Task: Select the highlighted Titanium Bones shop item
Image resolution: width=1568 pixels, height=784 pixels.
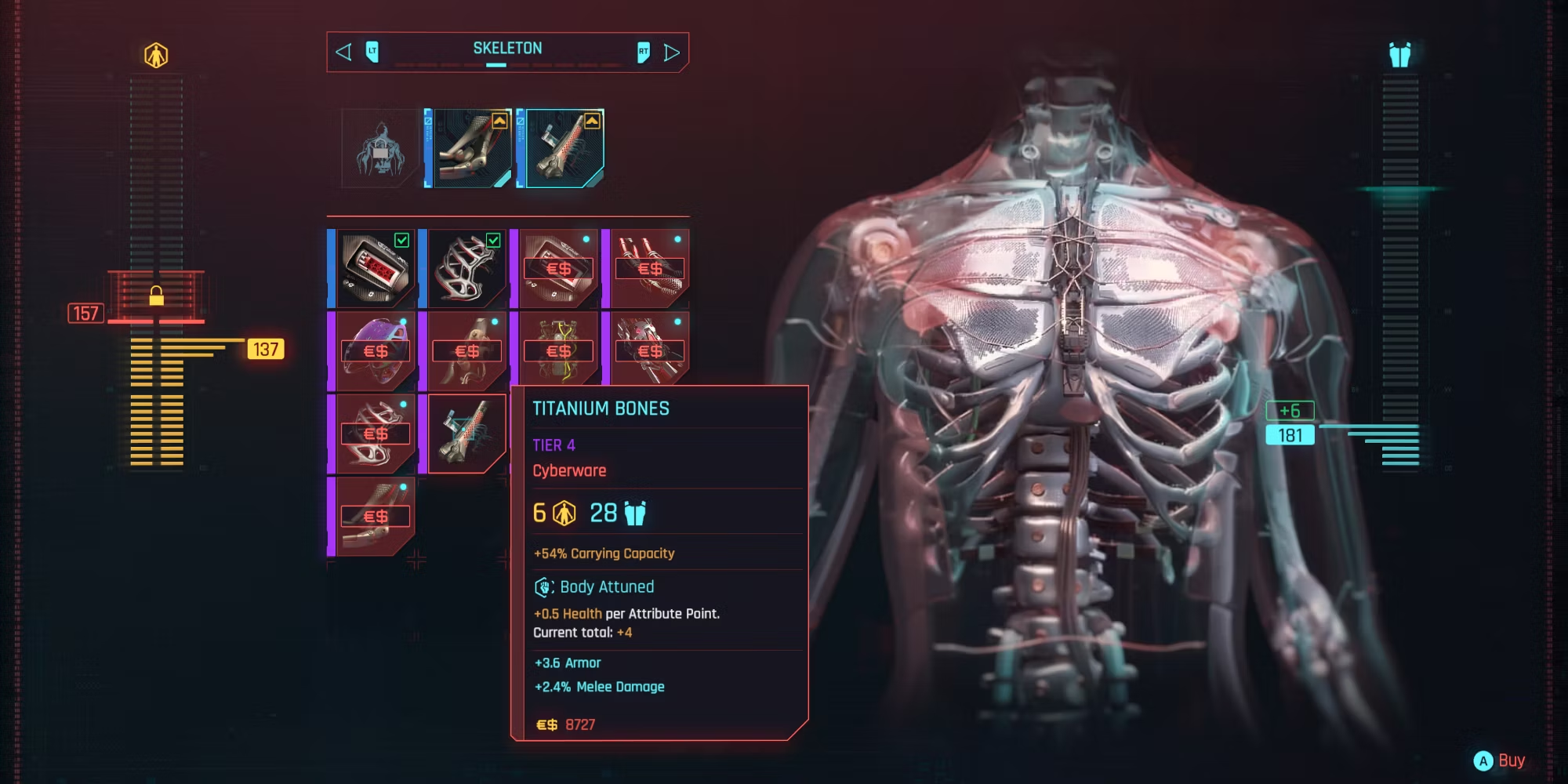Action: 466,434
